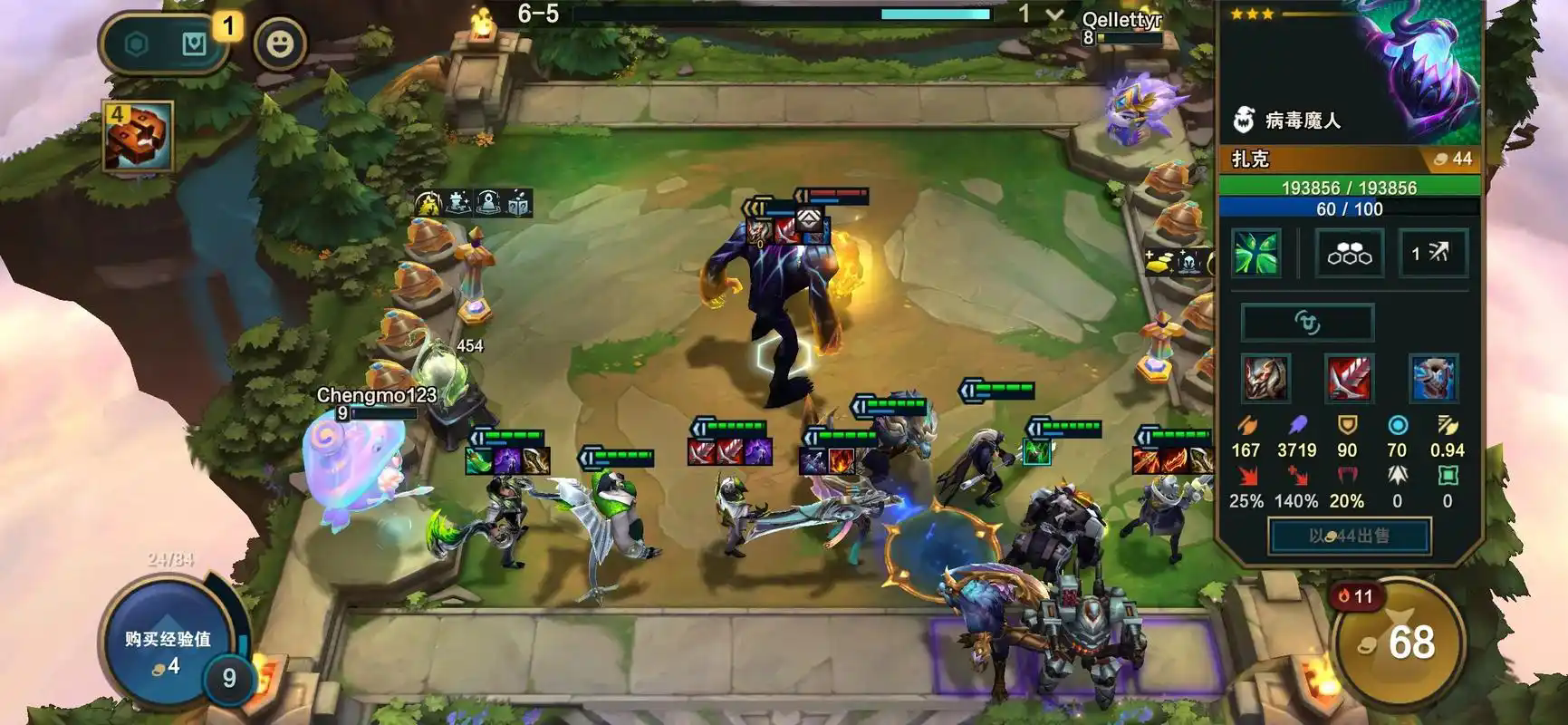Click the mystery box icon in the event row
The image size is (1568, 725).
pos(518,201)
